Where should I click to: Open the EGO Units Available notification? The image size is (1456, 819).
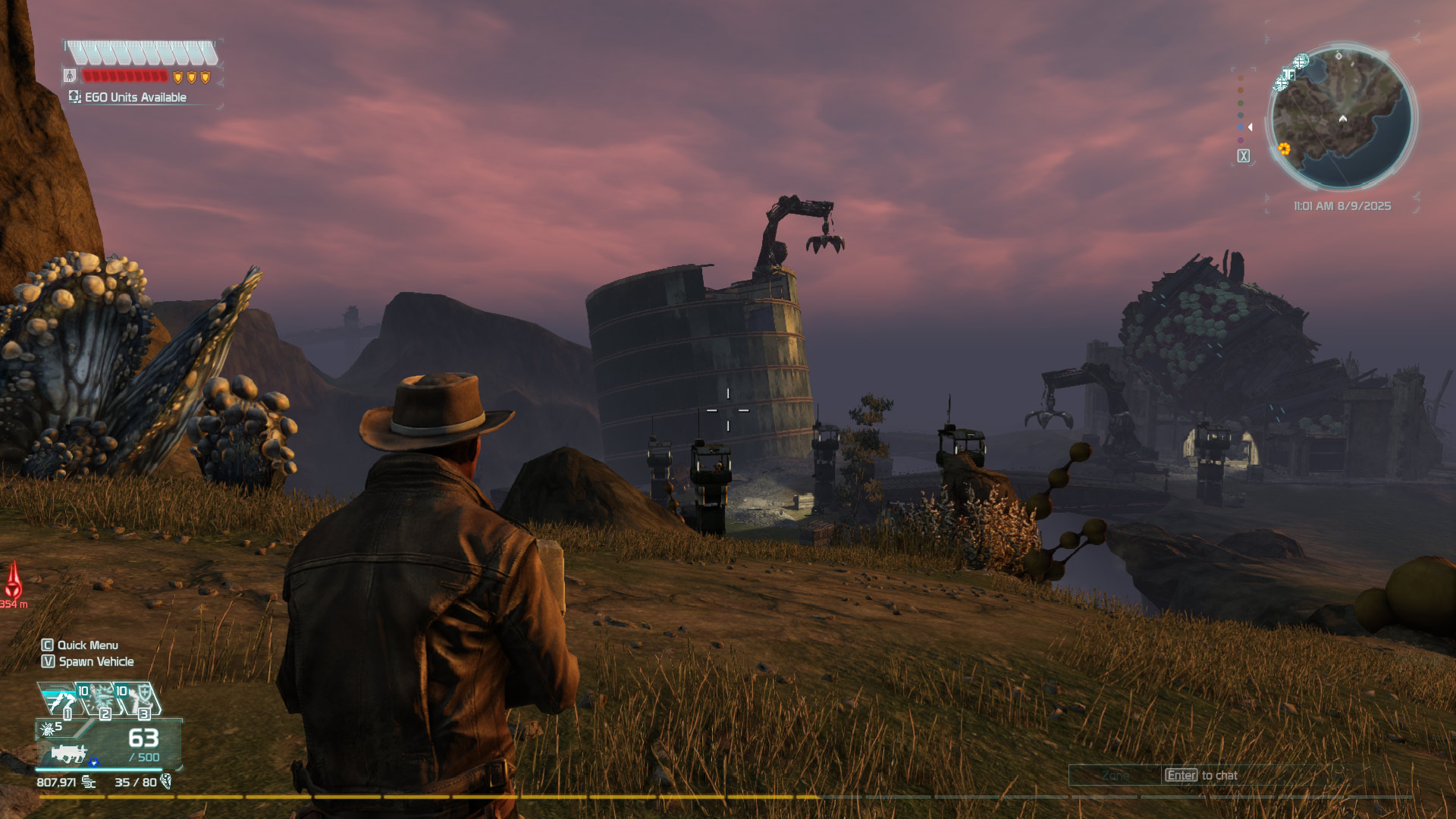tap(128, 97)
